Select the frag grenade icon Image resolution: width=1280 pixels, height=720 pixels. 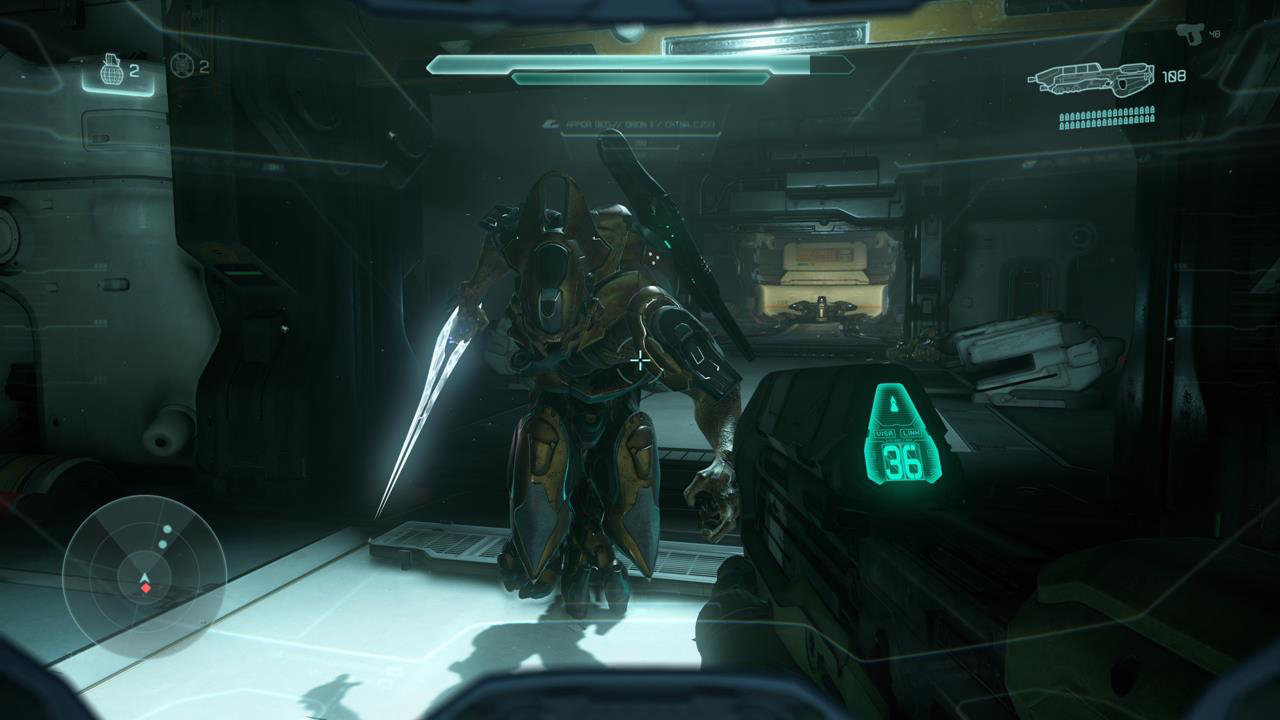[113, 69]
